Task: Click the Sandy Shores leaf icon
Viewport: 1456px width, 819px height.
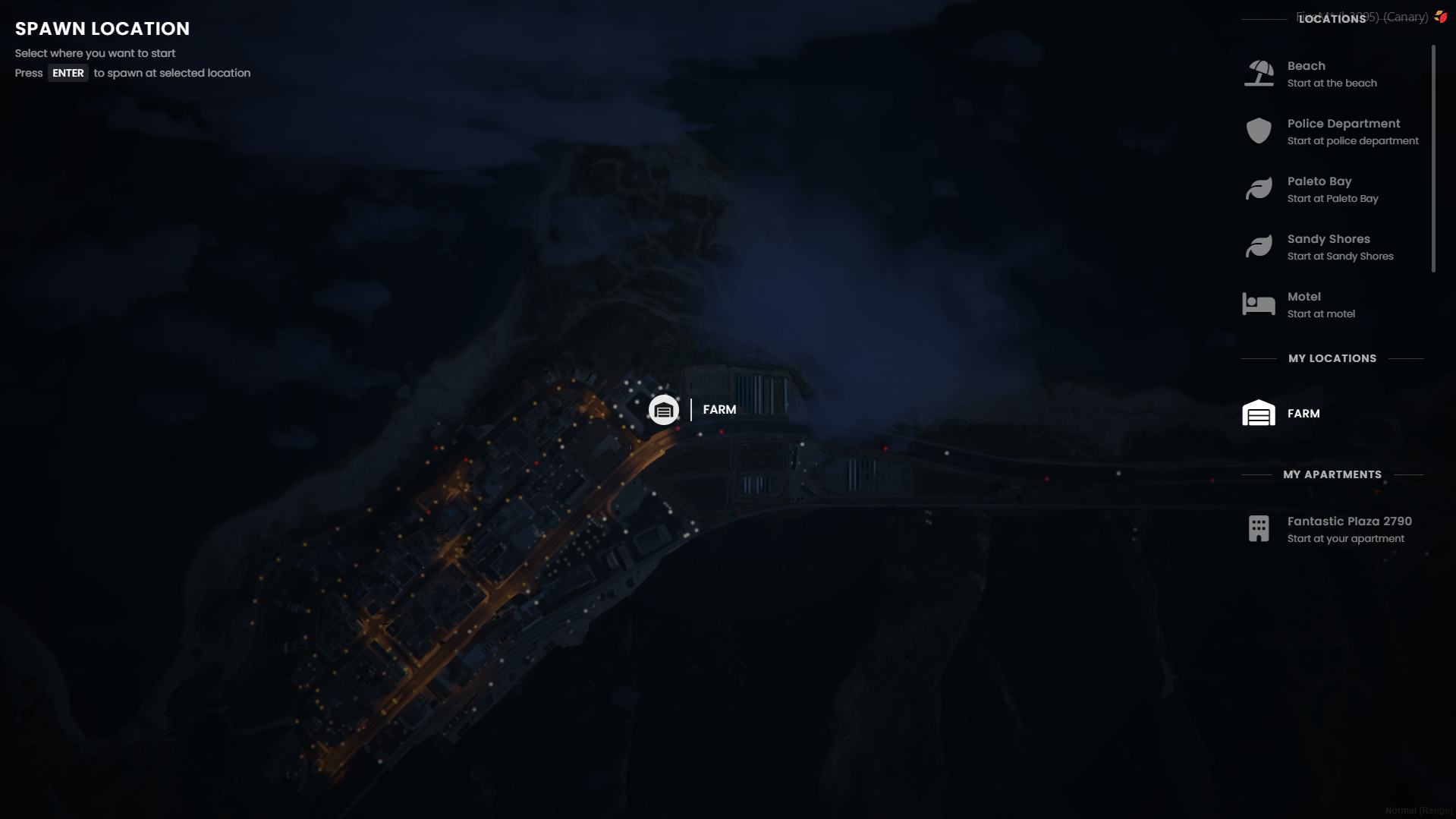Action: pyautogui.click(x=1259, y=246)
